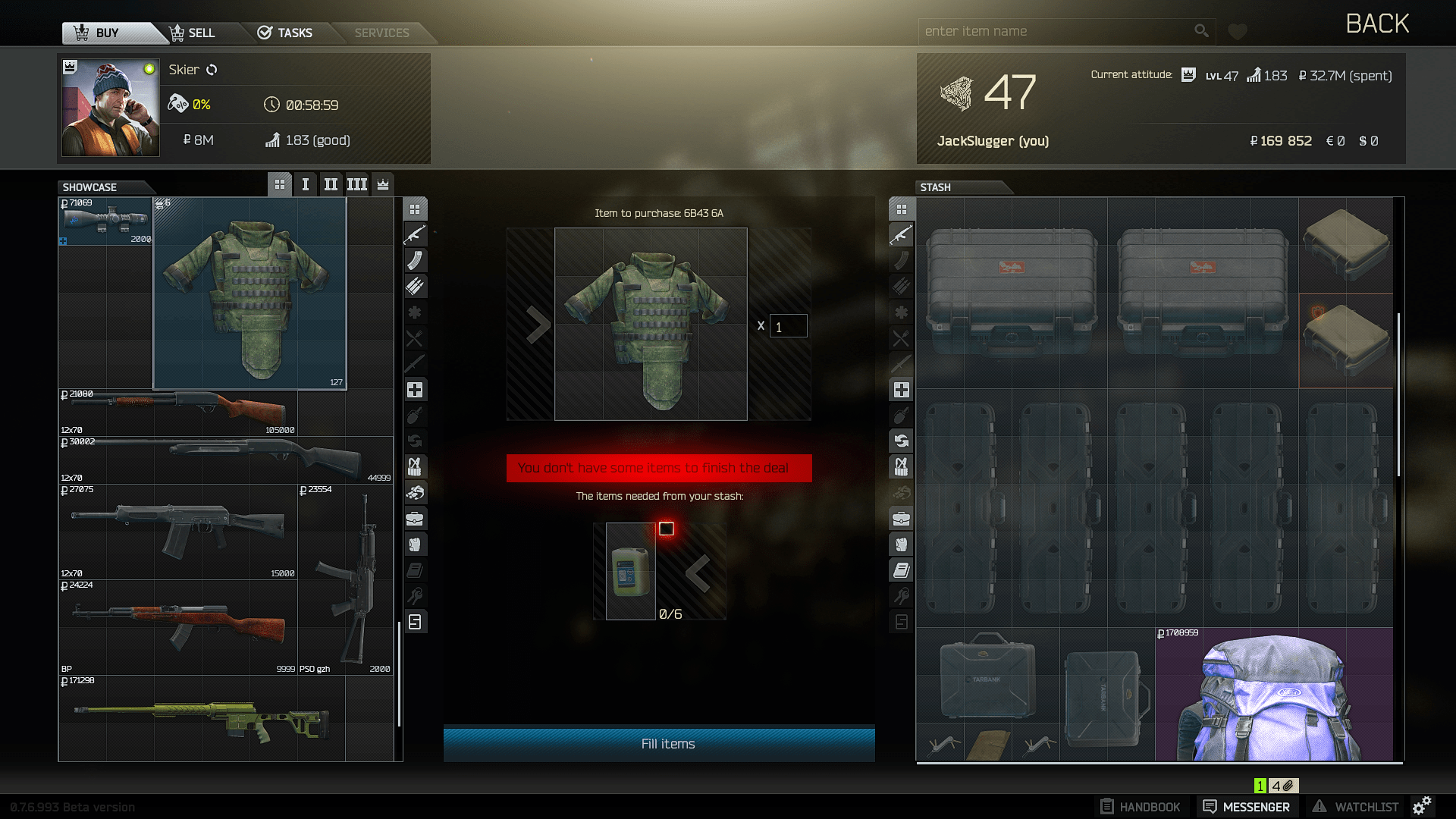Viewport: 1456px width, 819px height.
Task: Toggle the favorite heart near the search bar
Action: 1237,31
